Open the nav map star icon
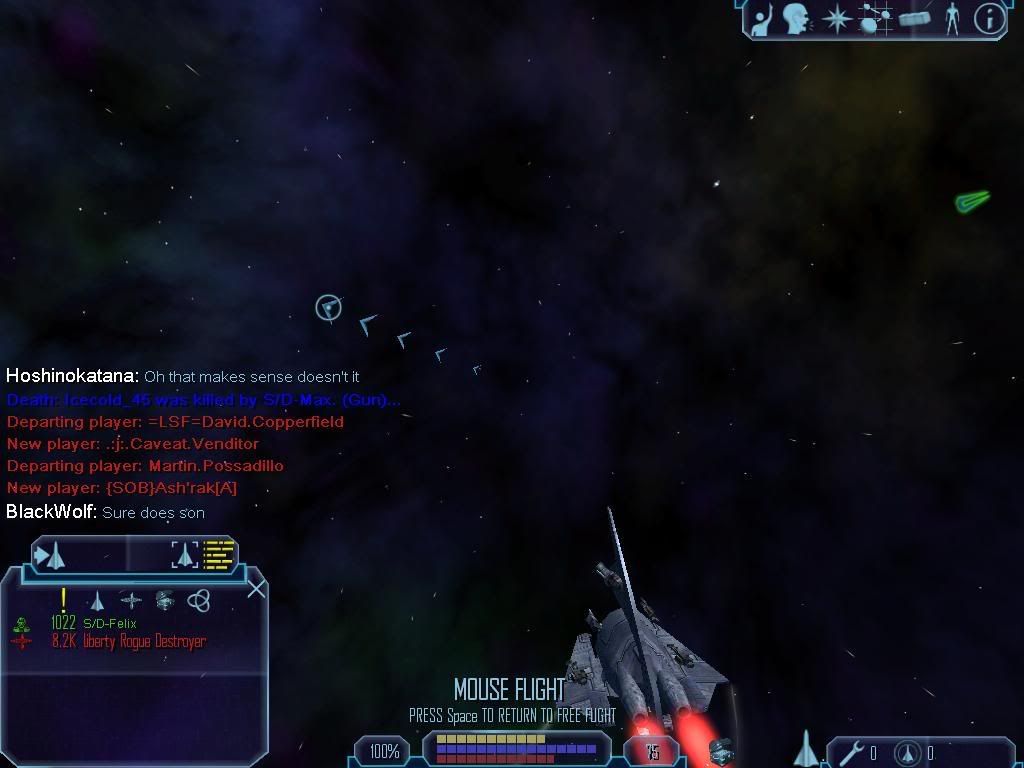The image size is (1024, 768). [x=836, y=18]
